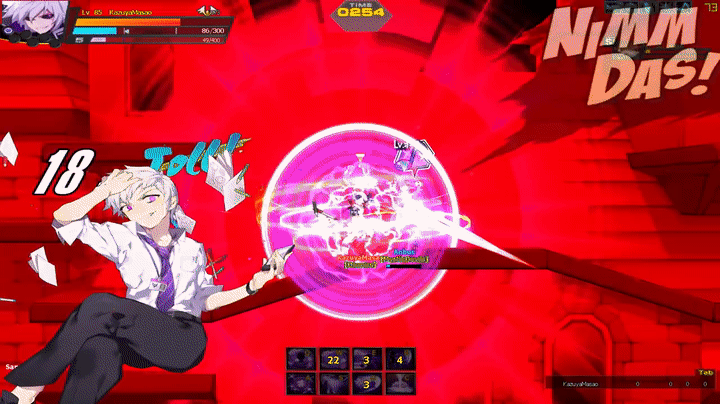This screenshot has height=404, width=720.
Task: Trigger the skill slot labeled A
Action: [x=300, y=383]
